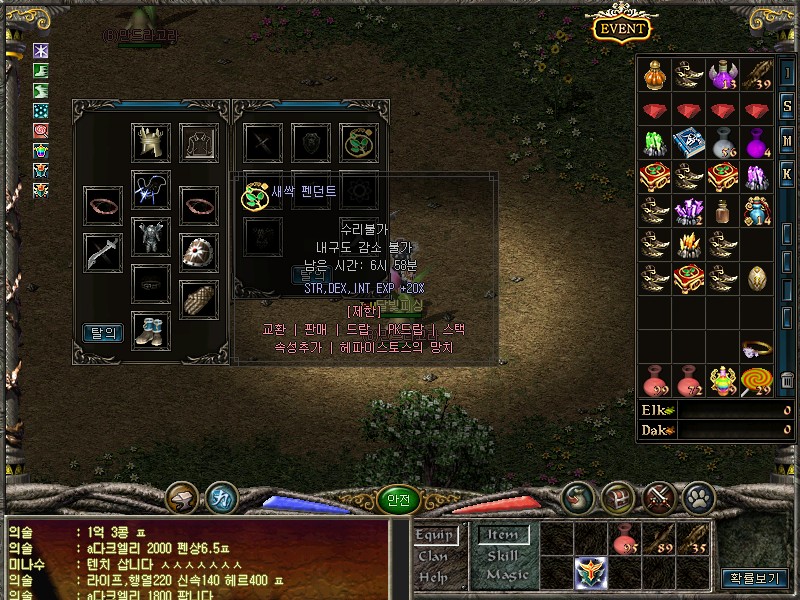Image resolution: width=800 pixels, height=600 pixels.
Task: Select the green sprout pendant slot
Action: click(x=358, y=142)
